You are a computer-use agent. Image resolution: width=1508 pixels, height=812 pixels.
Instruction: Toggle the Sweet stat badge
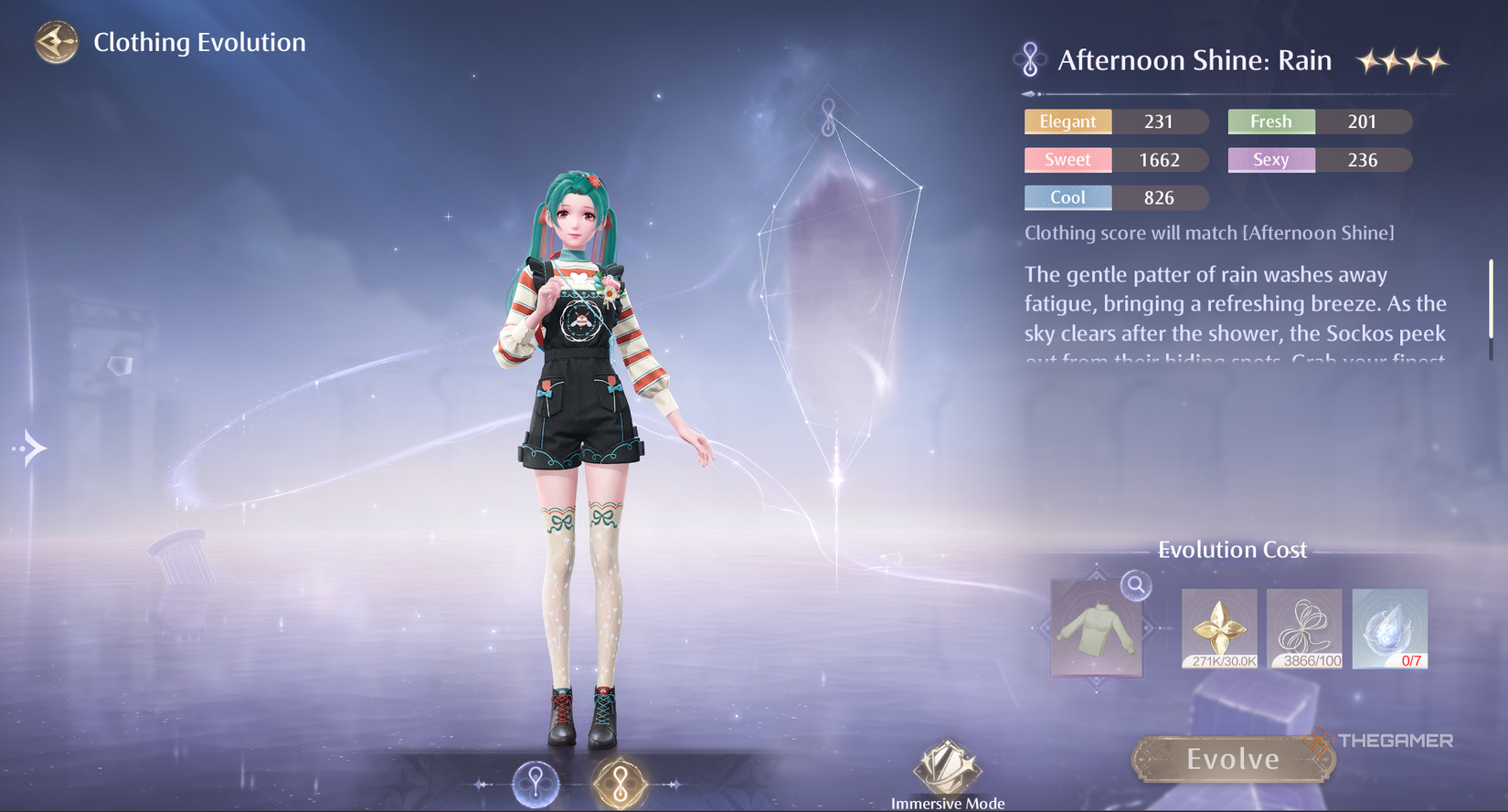coord(1067,159)
